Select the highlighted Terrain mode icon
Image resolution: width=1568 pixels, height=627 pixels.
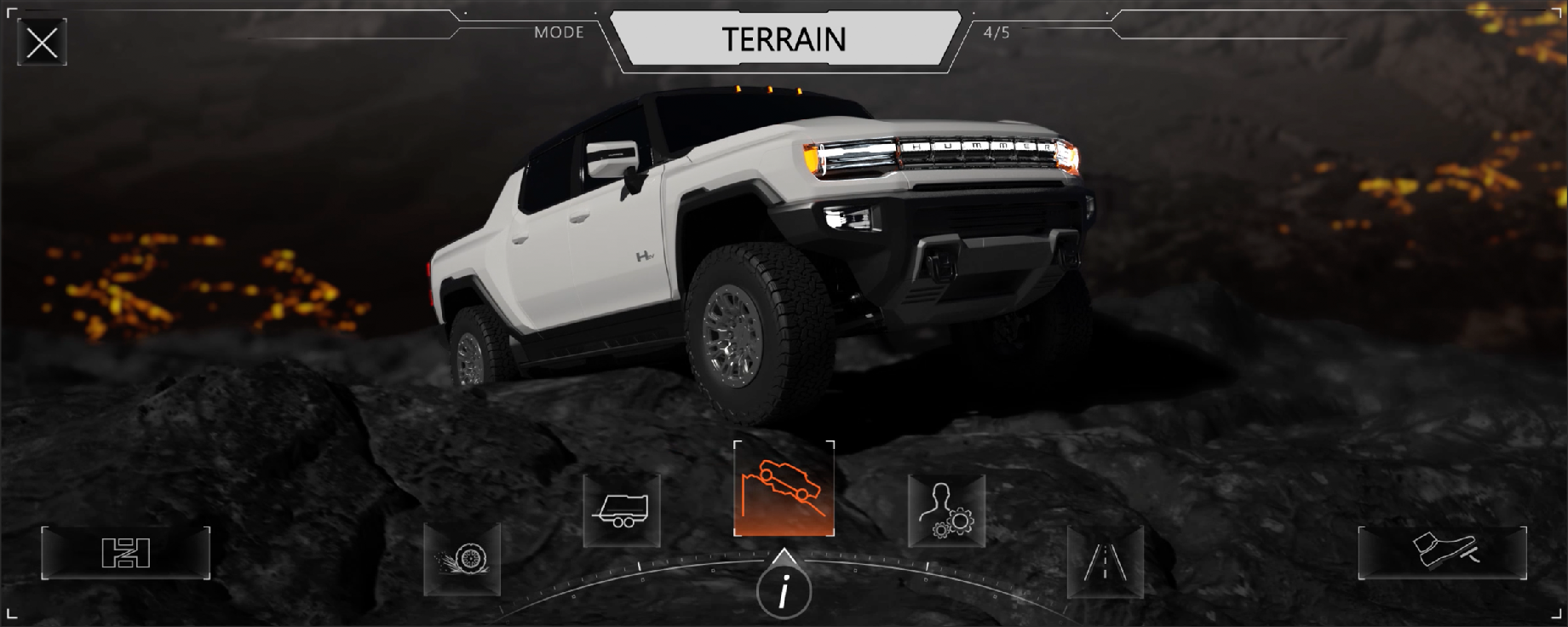[x=784, y=489]
